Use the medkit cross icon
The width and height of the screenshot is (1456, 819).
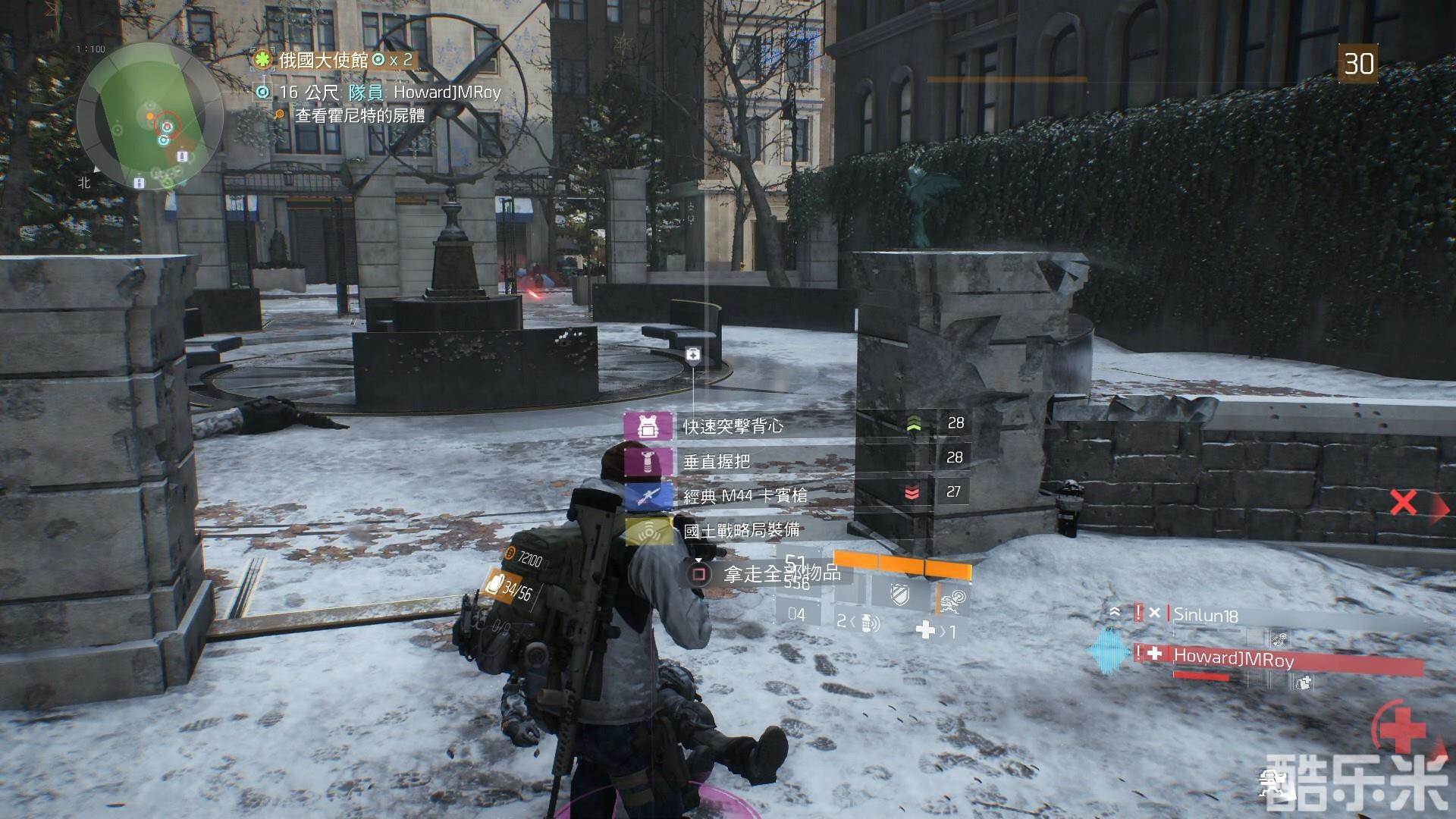926,629
